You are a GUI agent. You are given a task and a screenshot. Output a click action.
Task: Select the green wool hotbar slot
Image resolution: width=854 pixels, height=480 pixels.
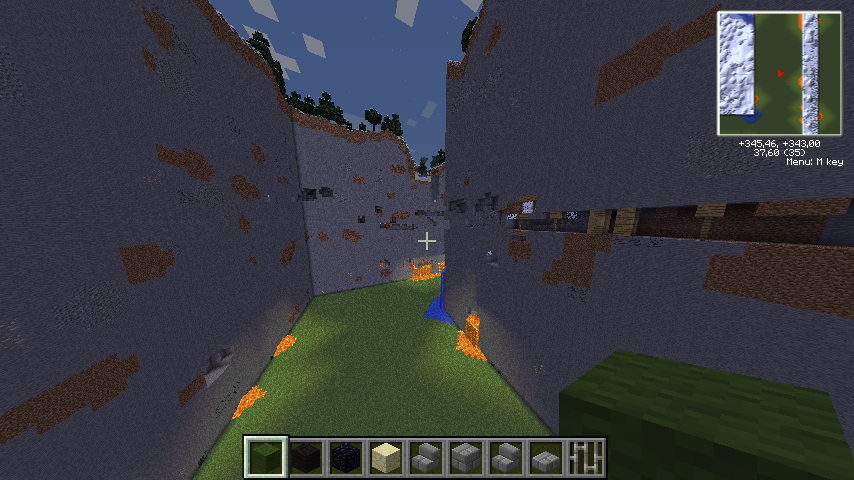coord(266,458)
